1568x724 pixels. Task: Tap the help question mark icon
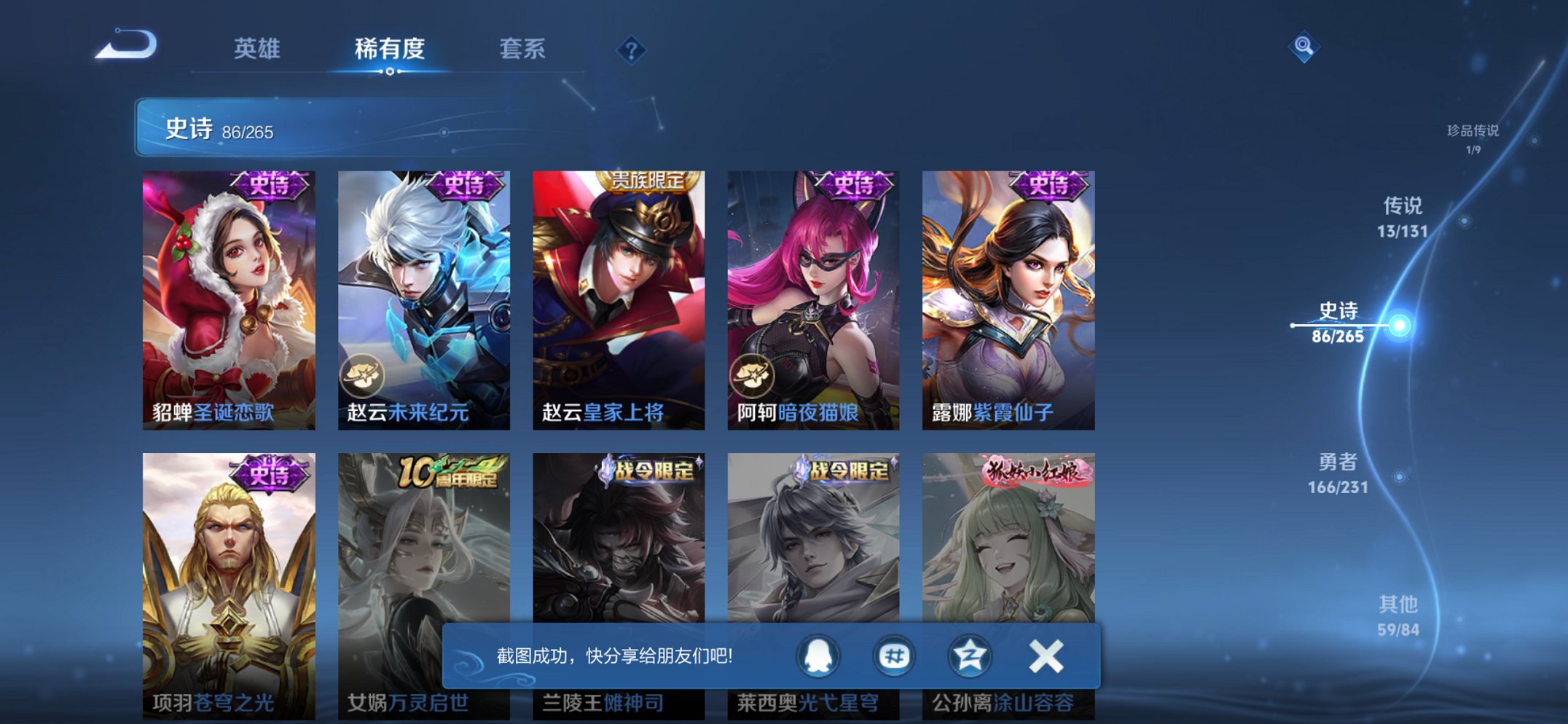(x=633, y=50)
